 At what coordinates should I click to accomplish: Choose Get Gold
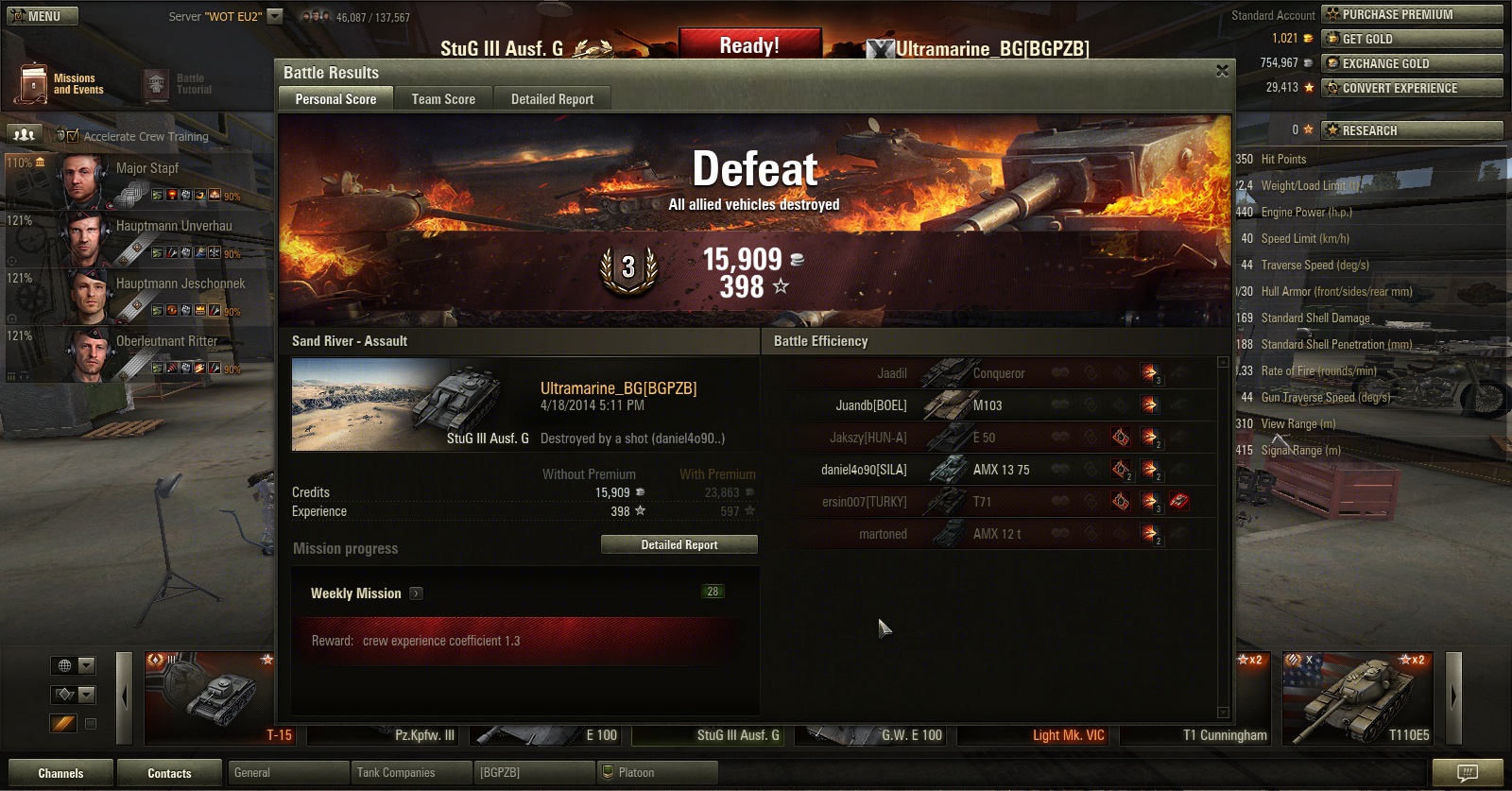1412,39
